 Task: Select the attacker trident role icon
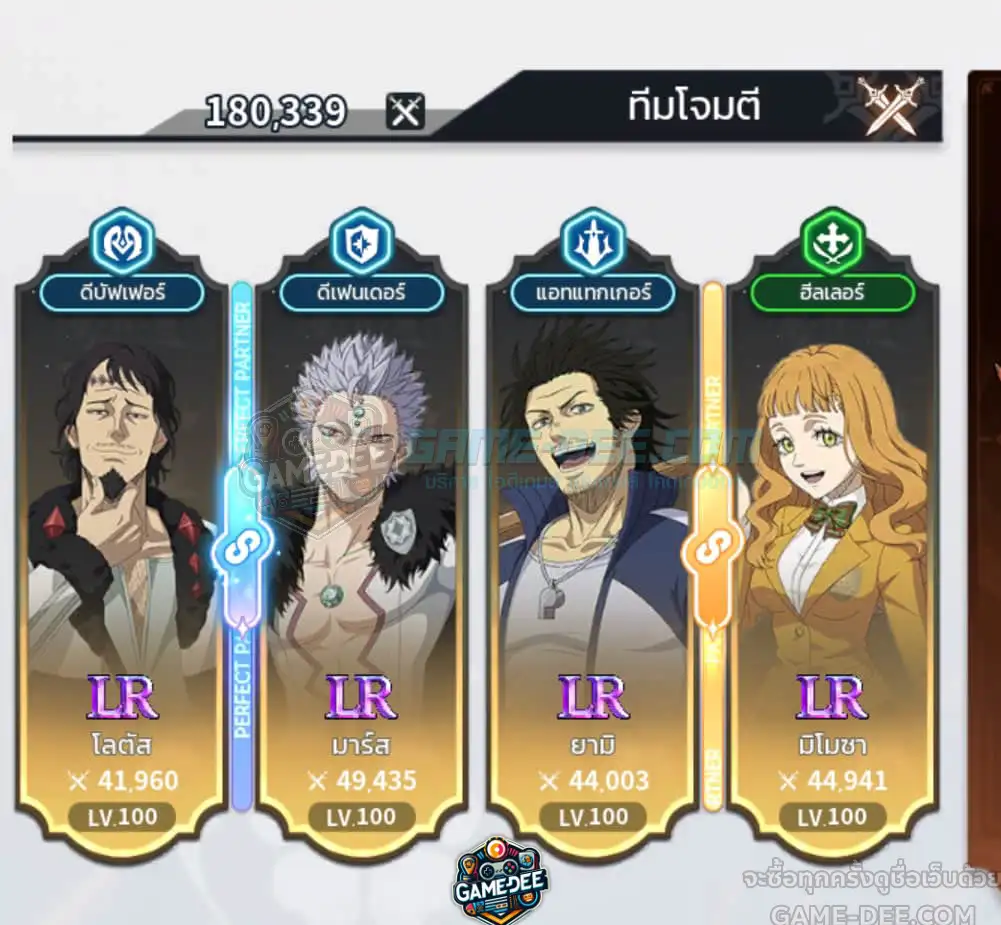[593, 241]
